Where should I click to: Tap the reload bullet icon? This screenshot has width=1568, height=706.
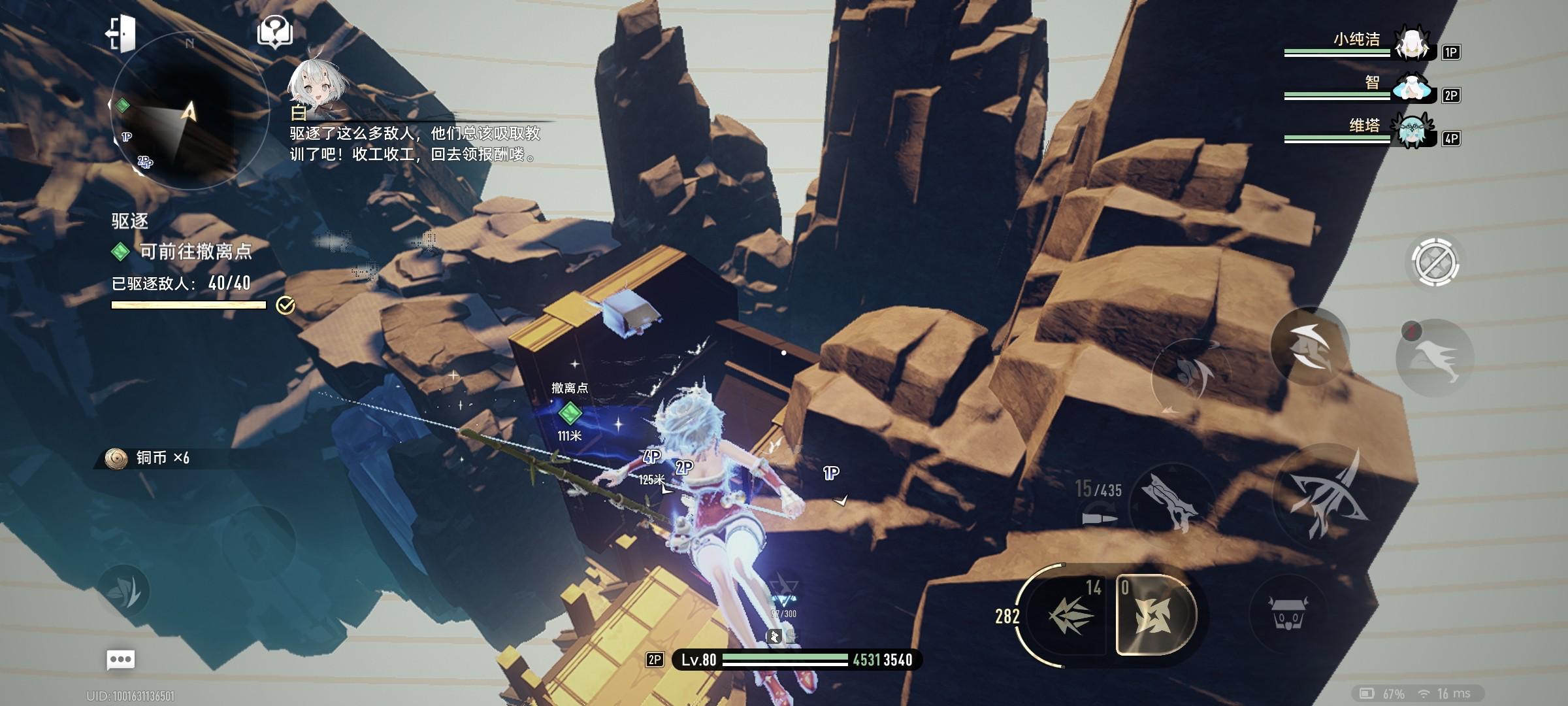click(1100, 518)
